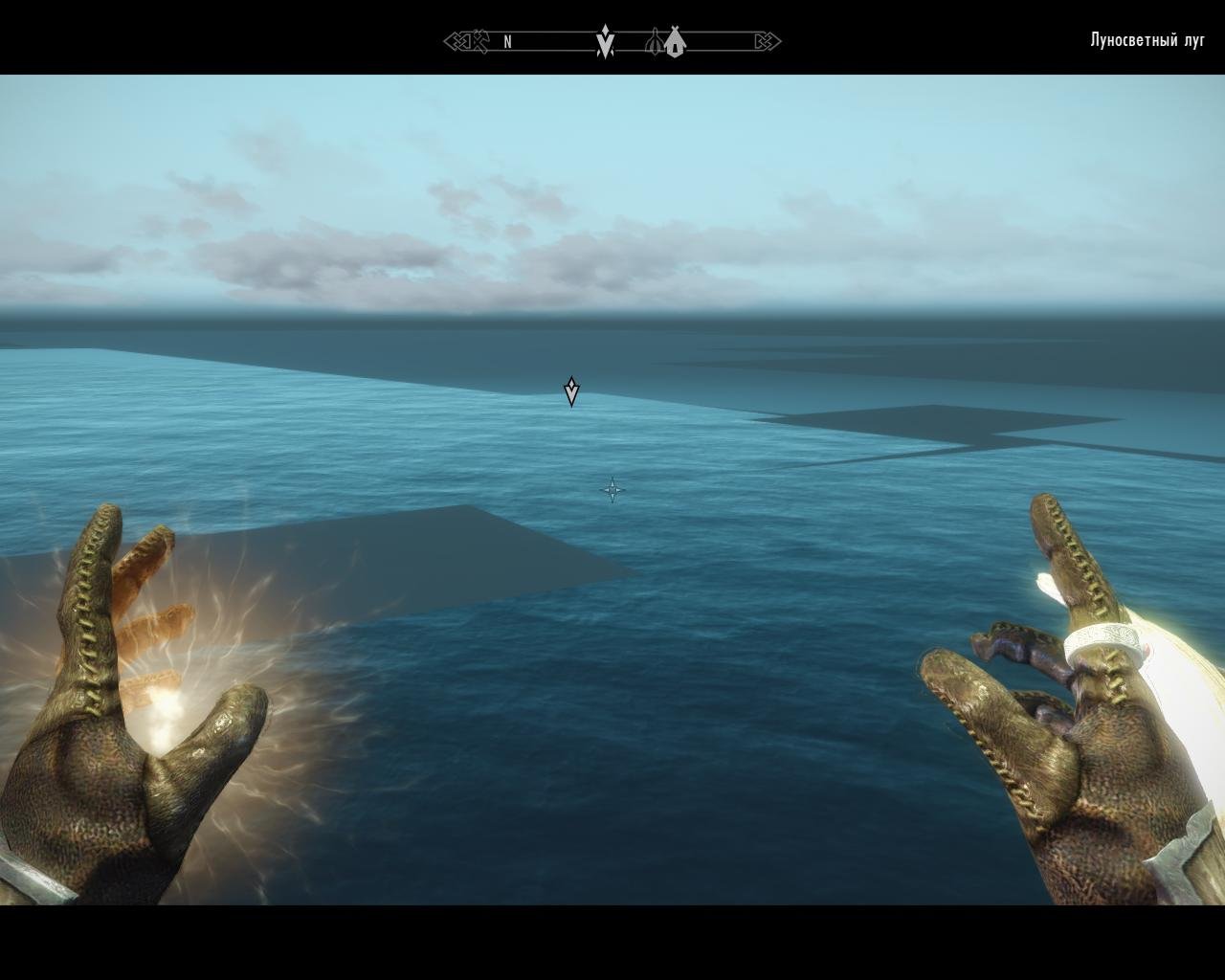Screen dimensions: 1225x980
Task: Click the floating quest marker over the water
Action: pos(571,391)
